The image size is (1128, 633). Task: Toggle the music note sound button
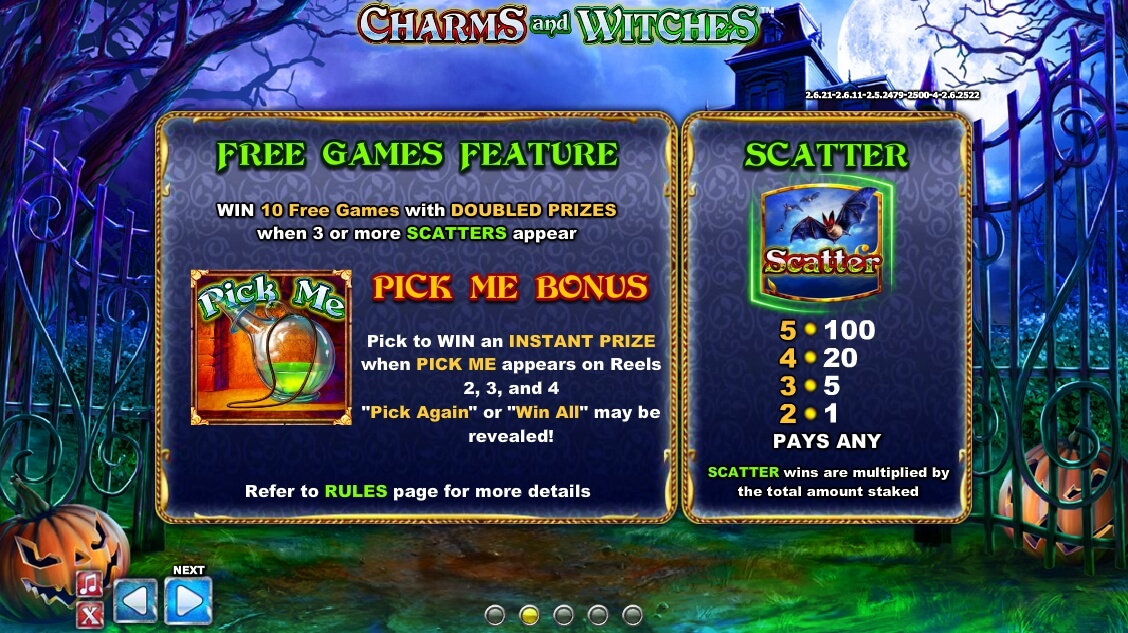click(x=90, y=584)
